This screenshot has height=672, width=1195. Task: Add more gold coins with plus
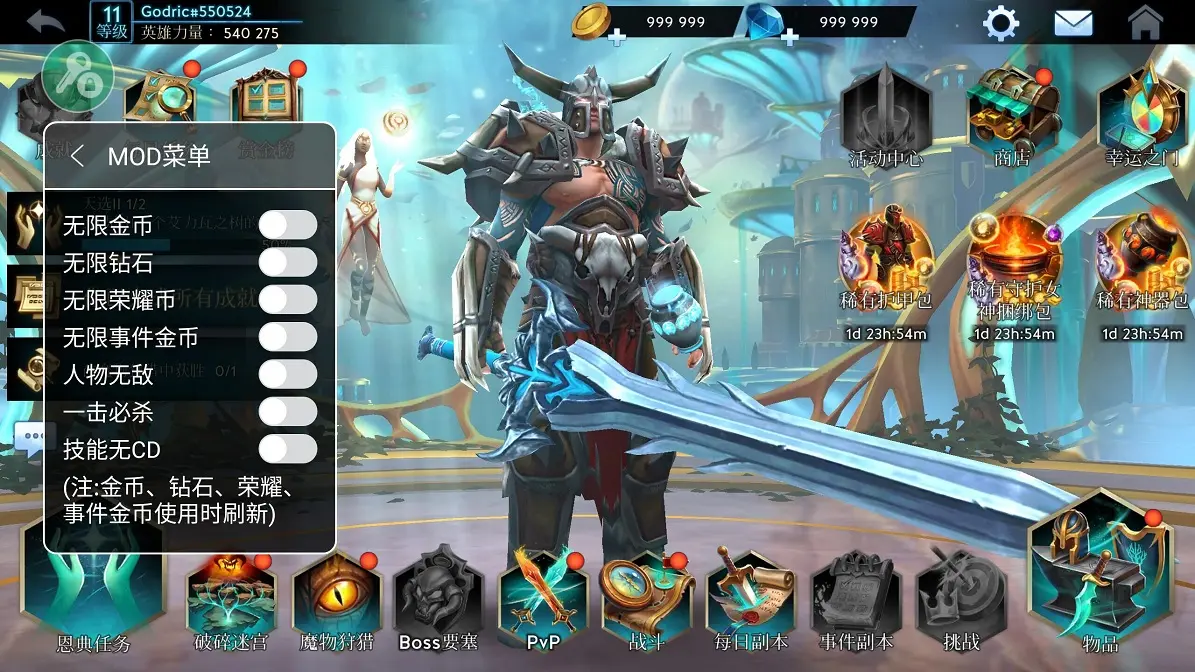tap(617, 37)
